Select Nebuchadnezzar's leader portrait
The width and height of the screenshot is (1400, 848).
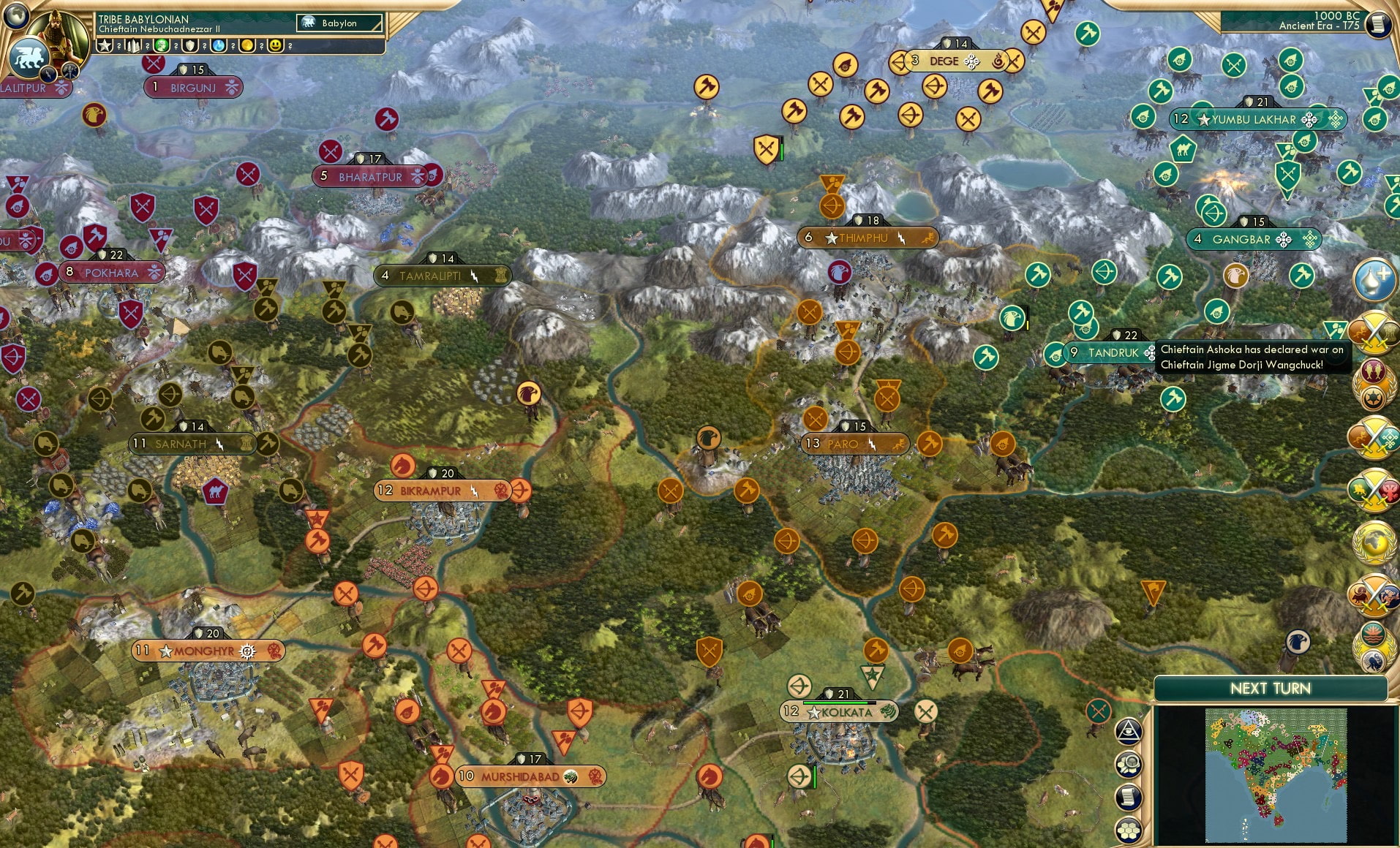56,35
